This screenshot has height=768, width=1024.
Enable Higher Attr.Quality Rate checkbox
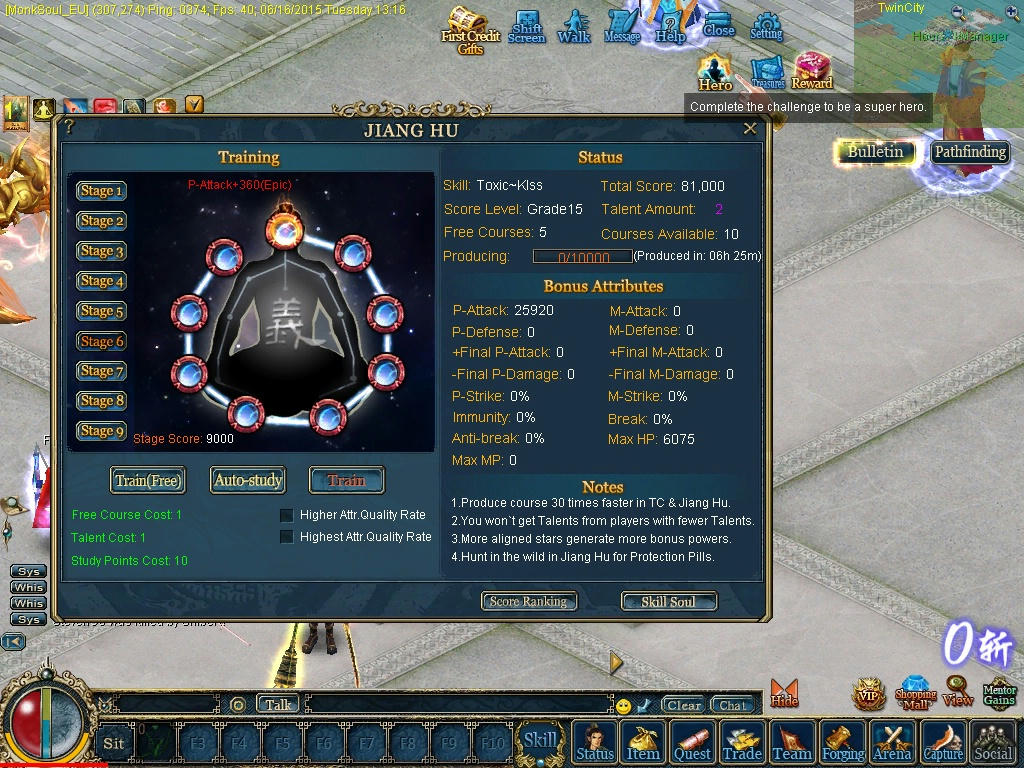coord(287,515)
